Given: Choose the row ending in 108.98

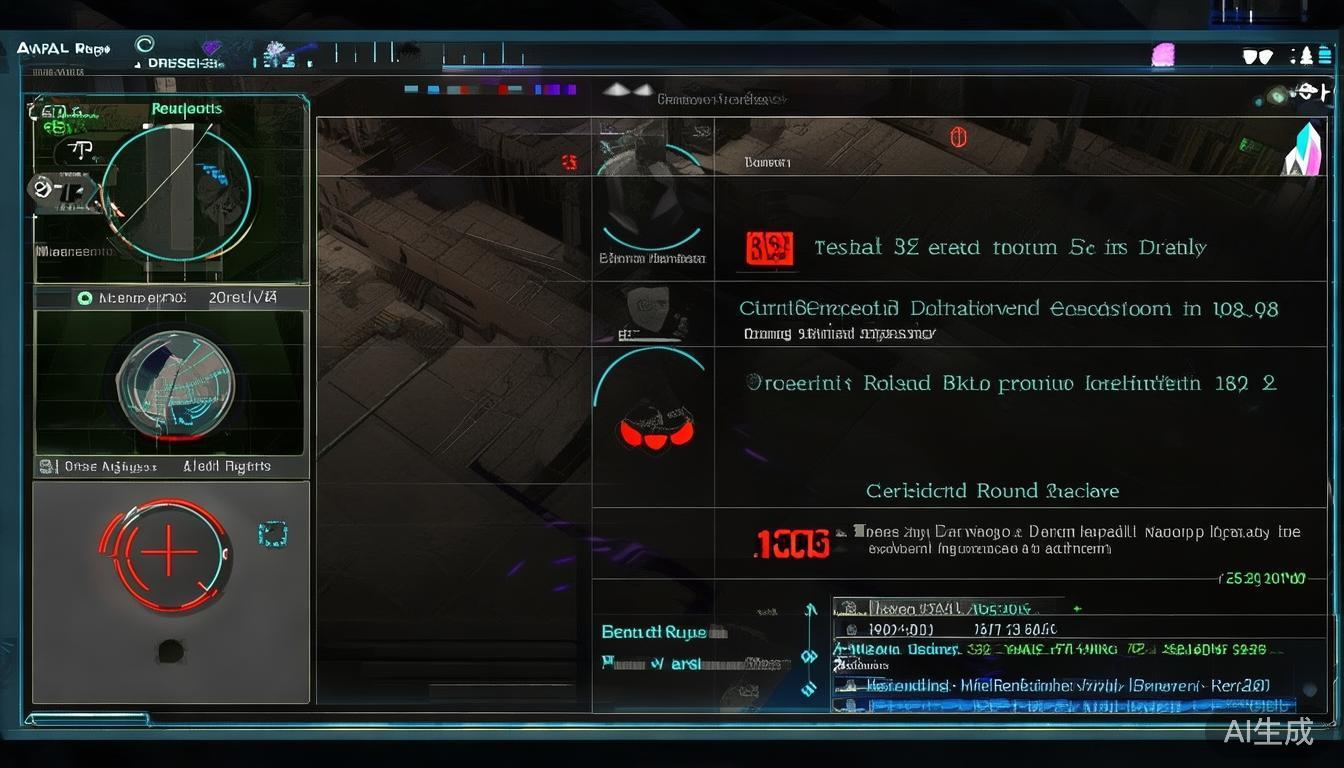Looking at the screenshot, I should point(1010,309).
